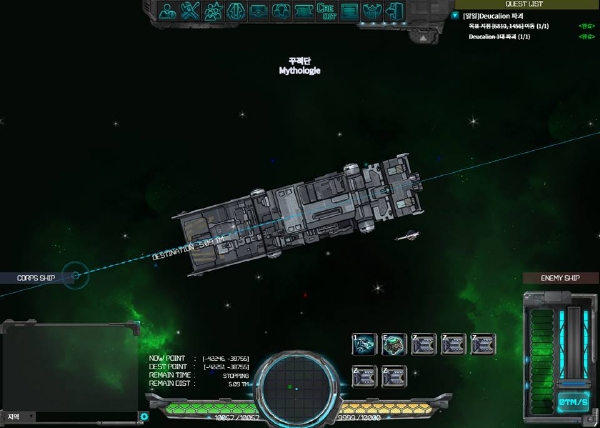
Task: Activate skill slot numbered 1
Action: [363, 343]
